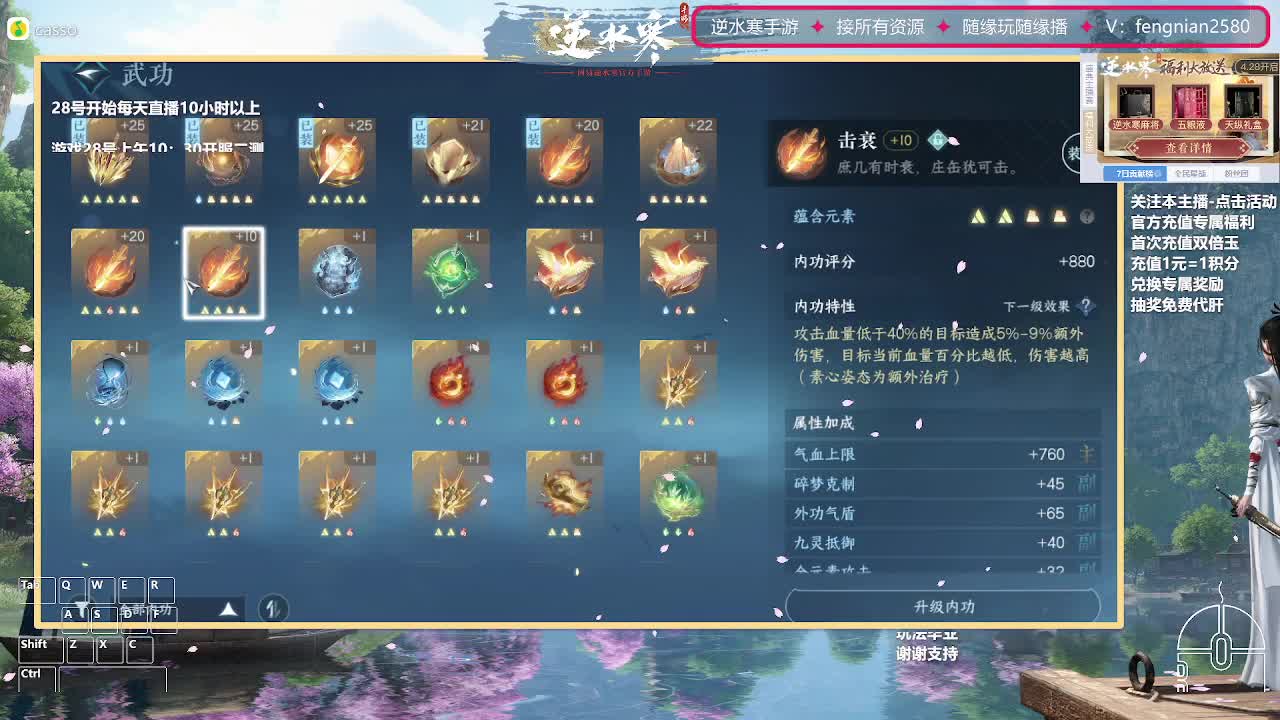
Task: Switch to the 粉丝团 tab
Action: 1236,174
